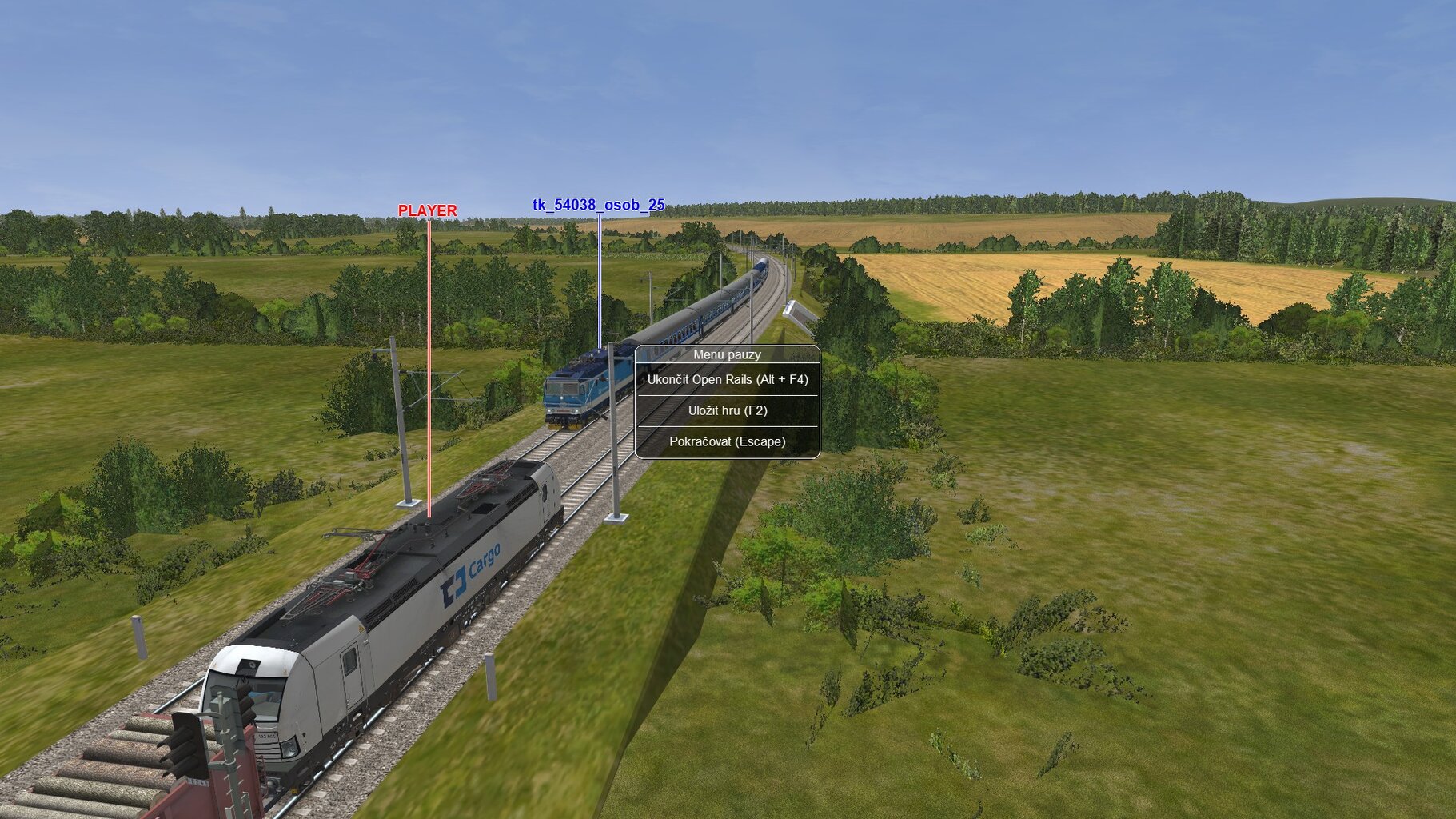
Task: Quit via Ukončit Open Rails button
Action: click(727, 380)
